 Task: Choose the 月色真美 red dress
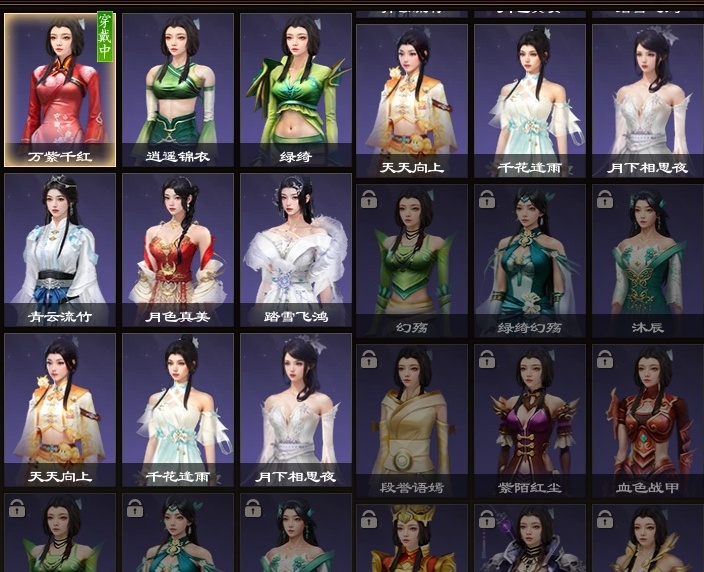click(x=178, y=250)
